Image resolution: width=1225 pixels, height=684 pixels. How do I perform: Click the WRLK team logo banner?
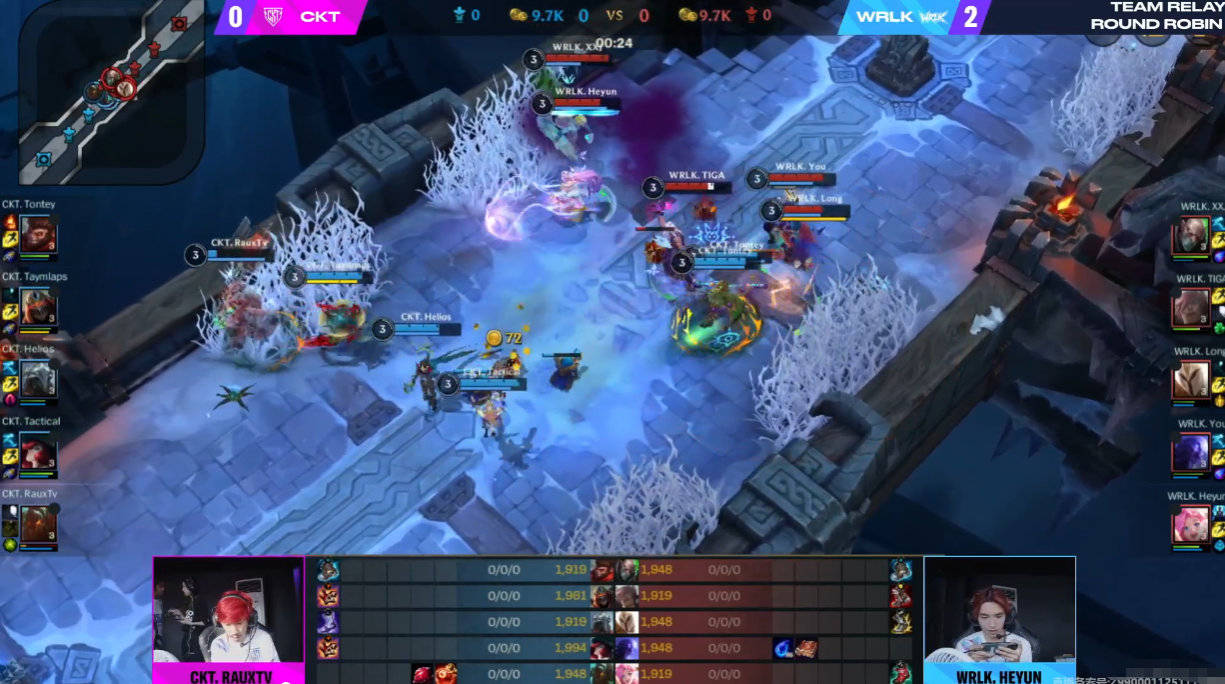898,17
